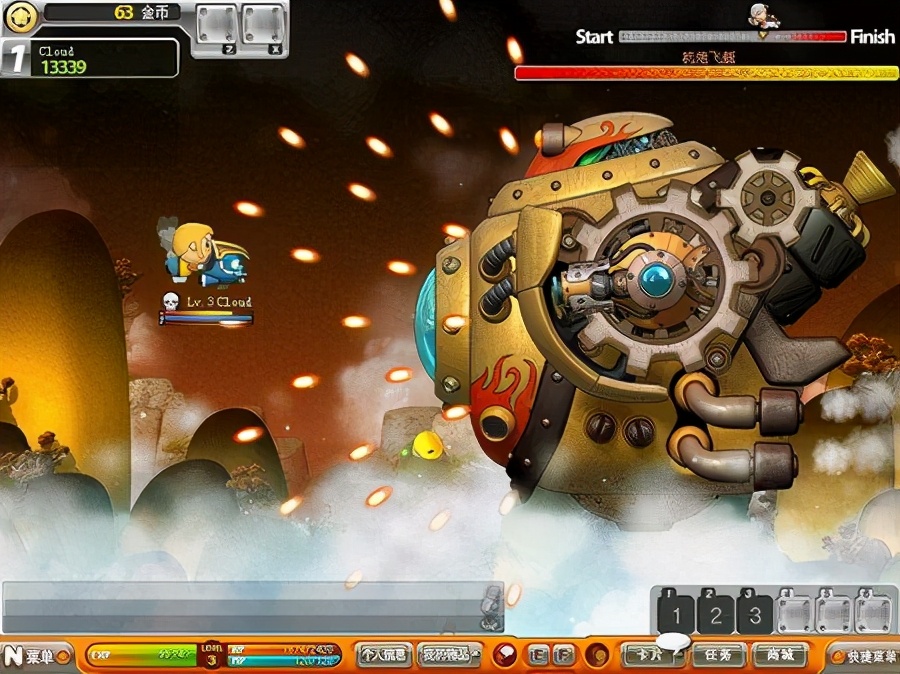Select quick slot number 1
Screen dimensions: 900x674
[x=676, y=614]
